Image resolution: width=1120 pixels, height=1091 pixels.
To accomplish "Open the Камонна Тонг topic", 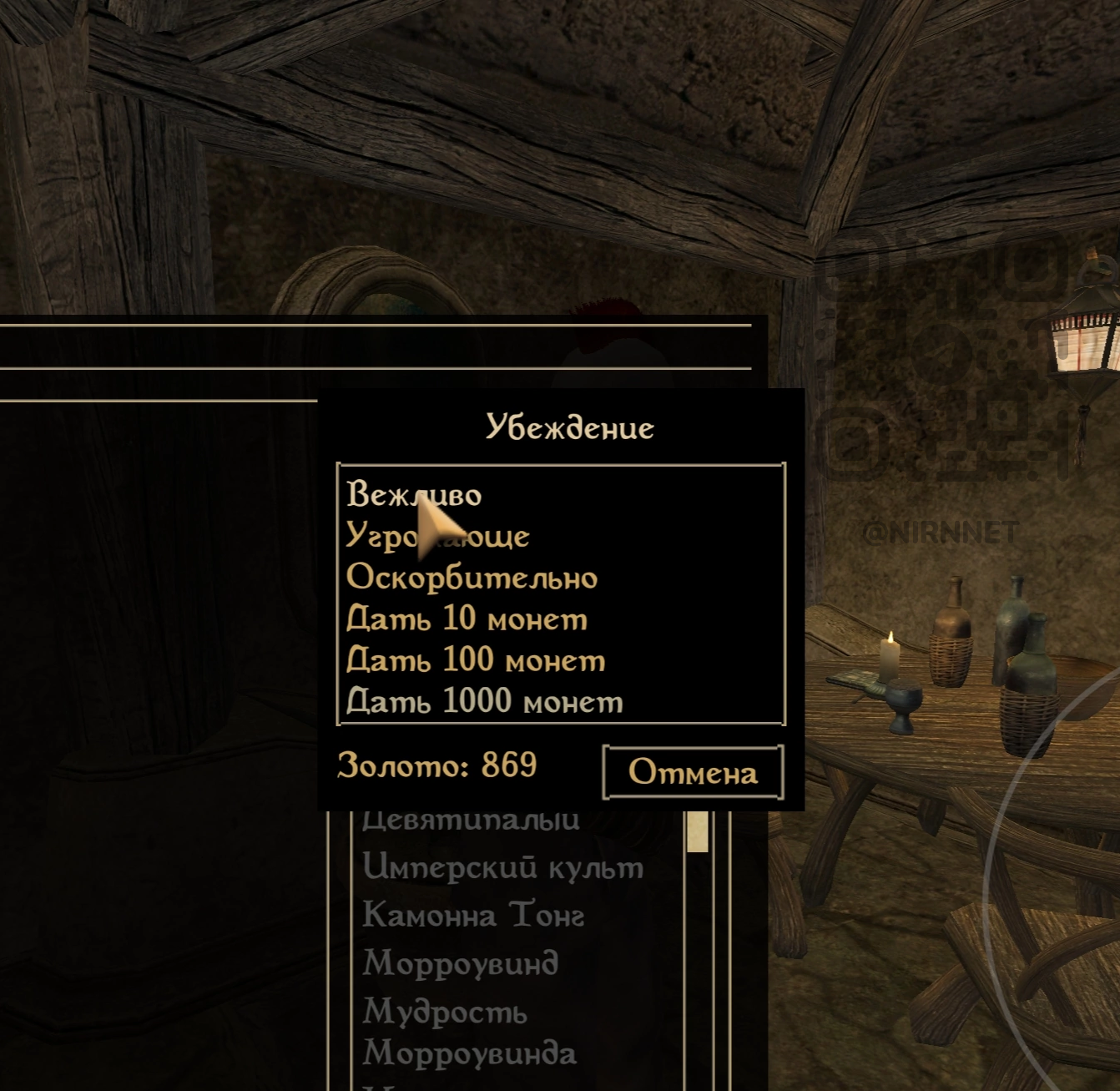I will pos(472,916).
